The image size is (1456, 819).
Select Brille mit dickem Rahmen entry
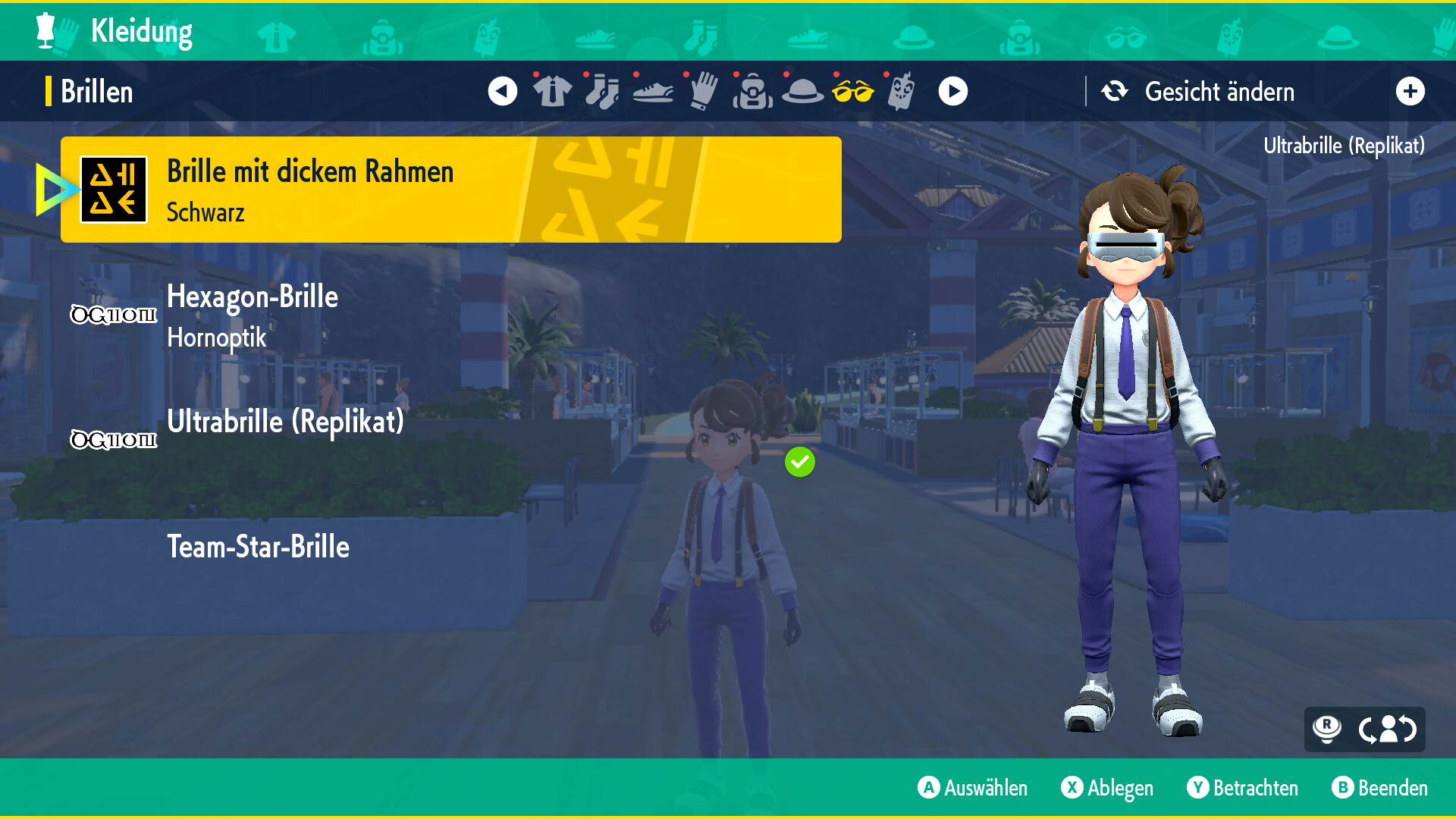450,190
